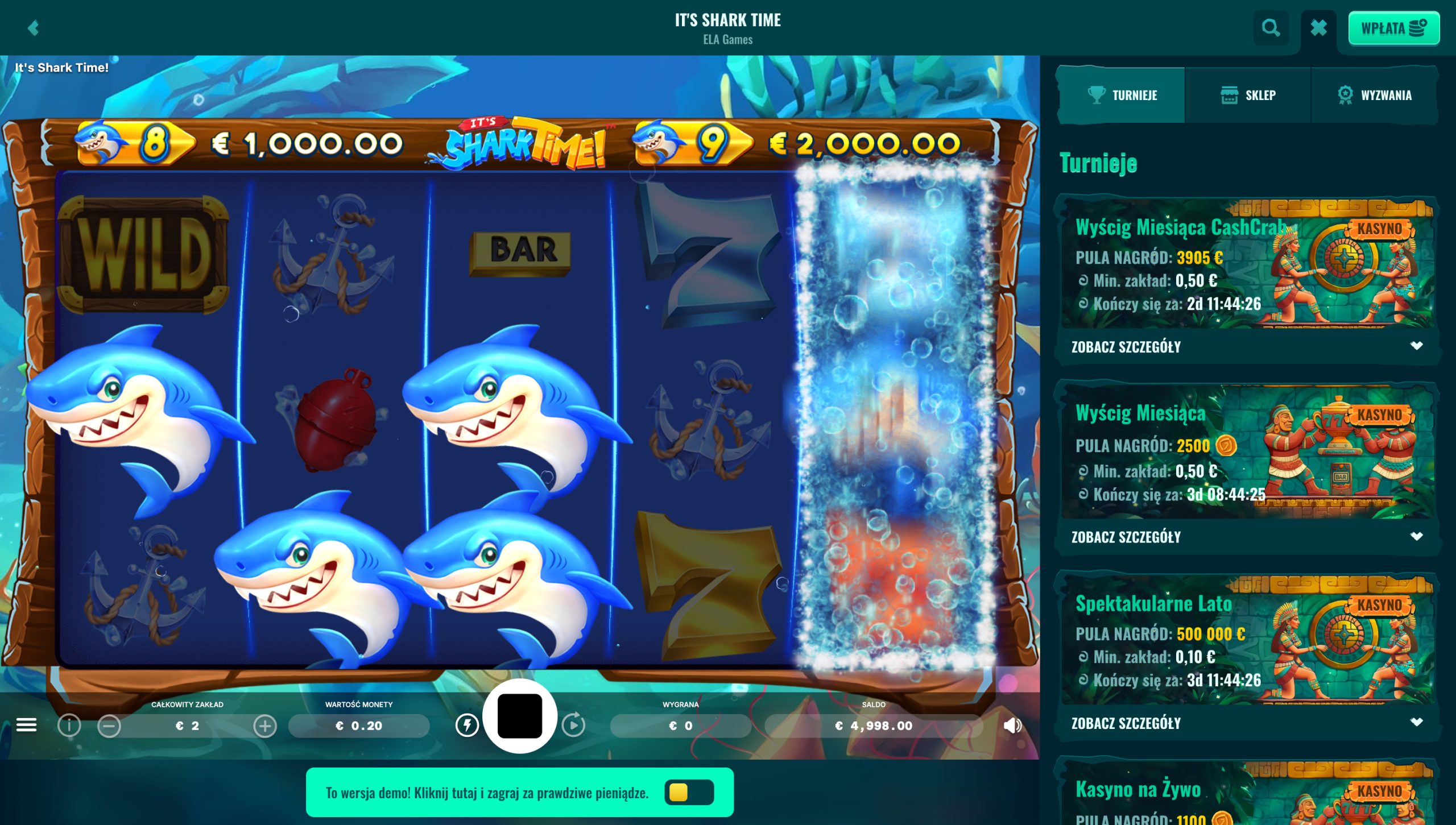1456x825 pixels.
Task: Close the side panel with X icon
Action: 1318,27
